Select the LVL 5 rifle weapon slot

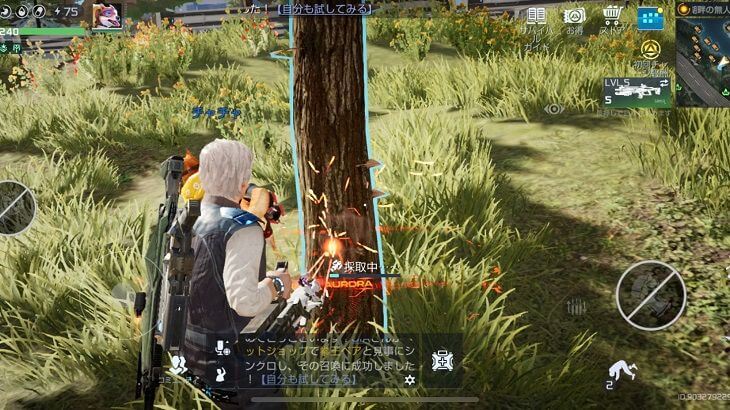[x=635, y=92]
